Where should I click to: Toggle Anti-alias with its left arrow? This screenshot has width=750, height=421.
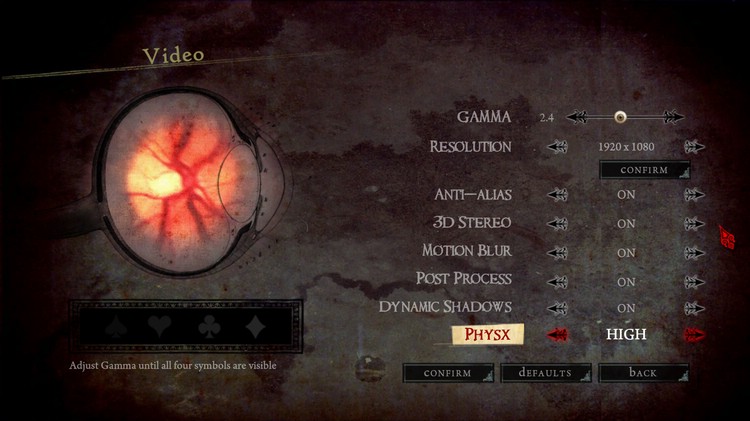557,195
